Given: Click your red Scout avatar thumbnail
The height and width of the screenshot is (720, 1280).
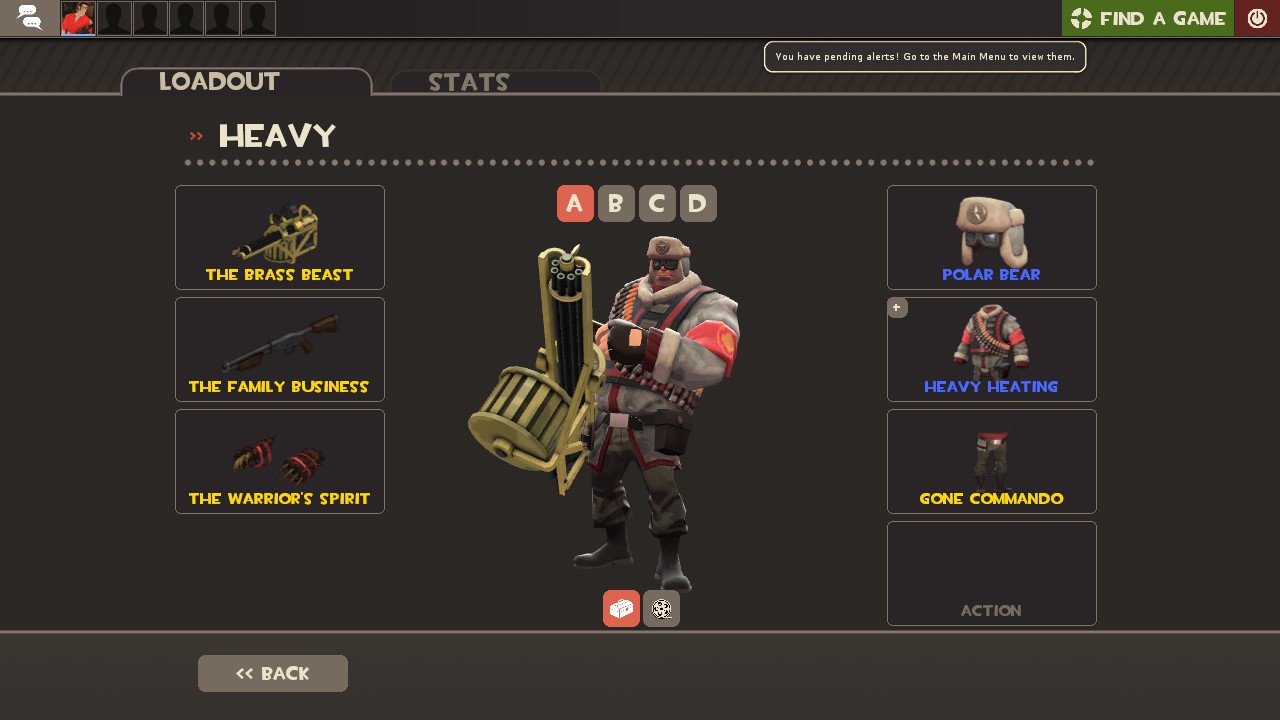Looking at the screenshot, I should pyautogui.click(x=77, y=17).
